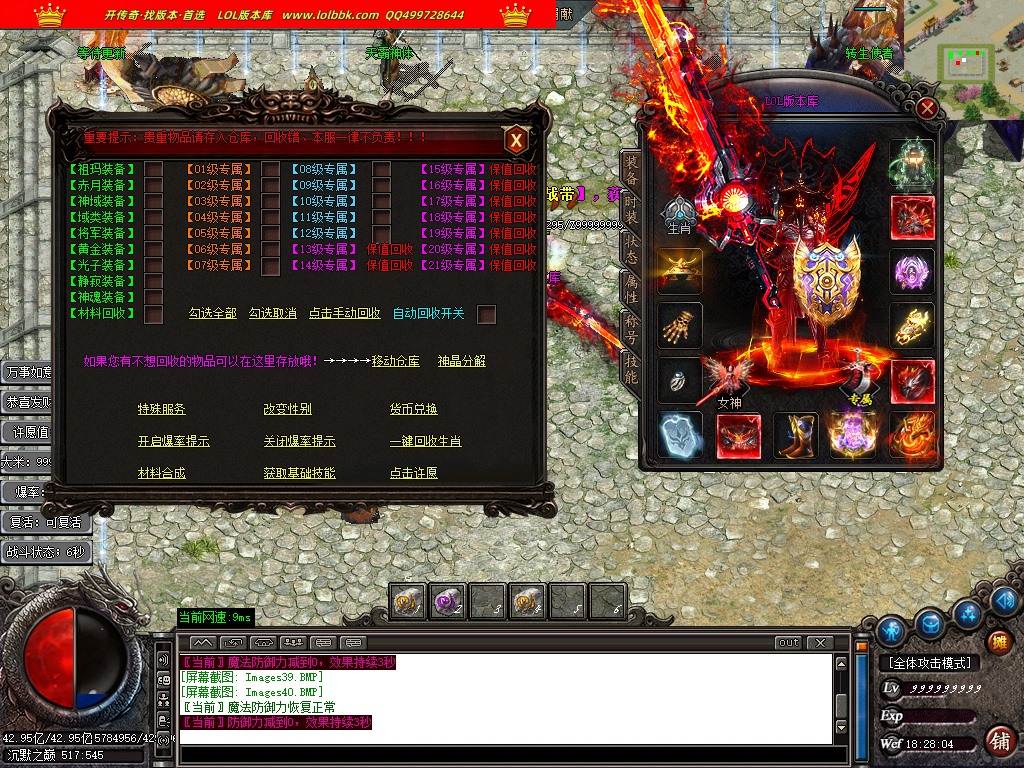Image resolution: width=1024 pixels, height=768 pixels.
Task: Open 特殊服务 special services
Action: (x=162, y=409)
